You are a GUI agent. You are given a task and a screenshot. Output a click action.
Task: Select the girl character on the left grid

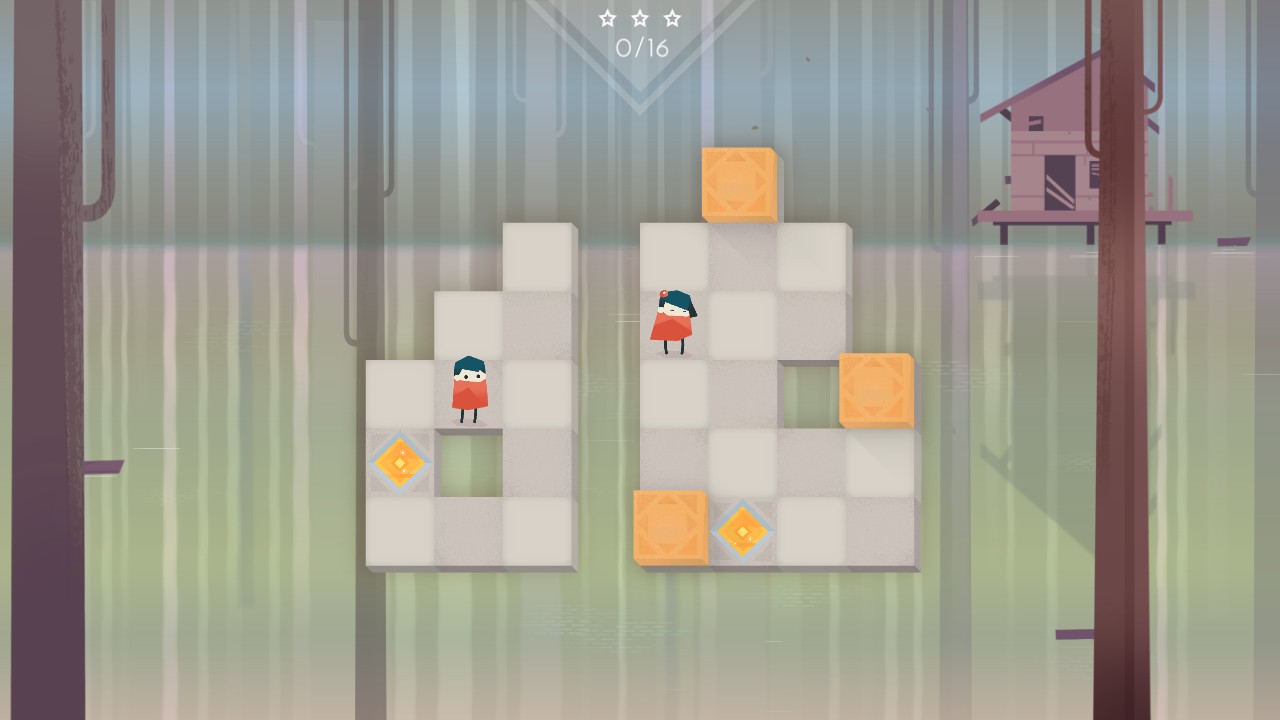(x=469, y=390)
